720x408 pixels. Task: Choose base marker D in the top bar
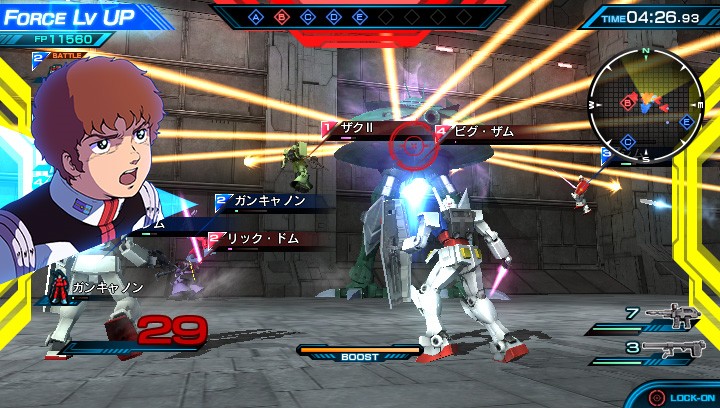coord(334,17)
